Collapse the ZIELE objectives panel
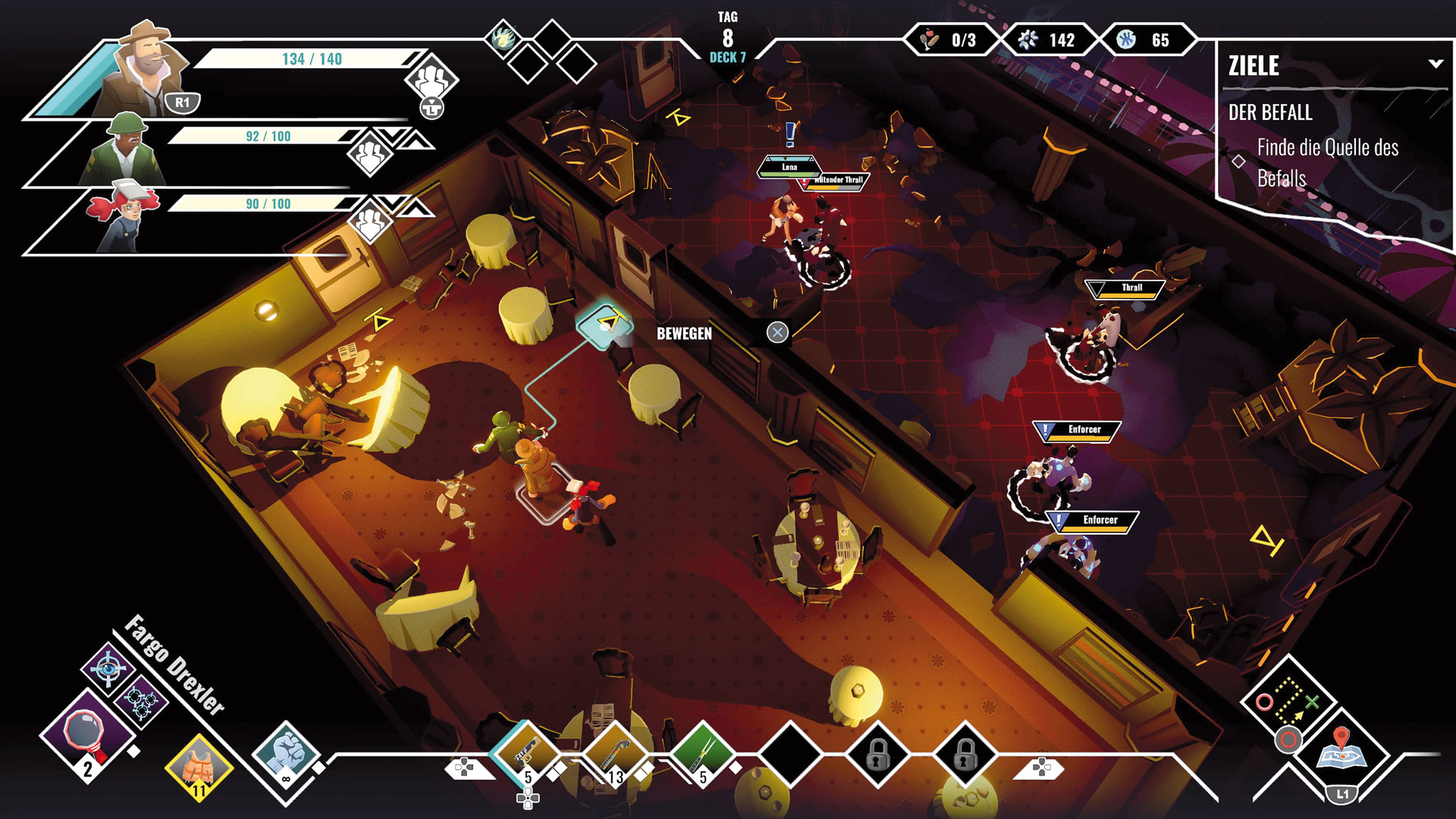This screenshot has width=1456, height=819. 1436,64
